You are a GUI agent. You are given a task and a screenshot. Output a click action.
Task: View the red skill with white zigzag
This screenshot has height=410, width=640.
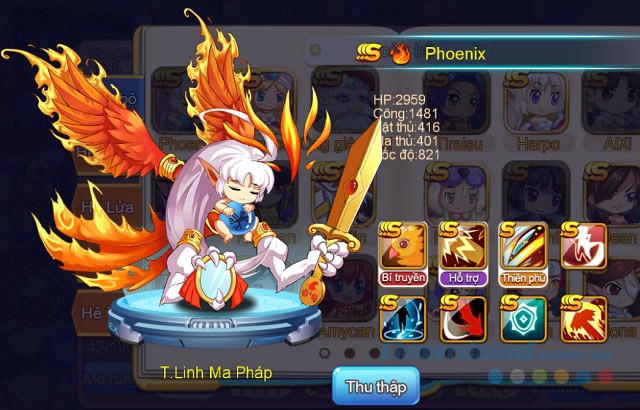(584, 246)
